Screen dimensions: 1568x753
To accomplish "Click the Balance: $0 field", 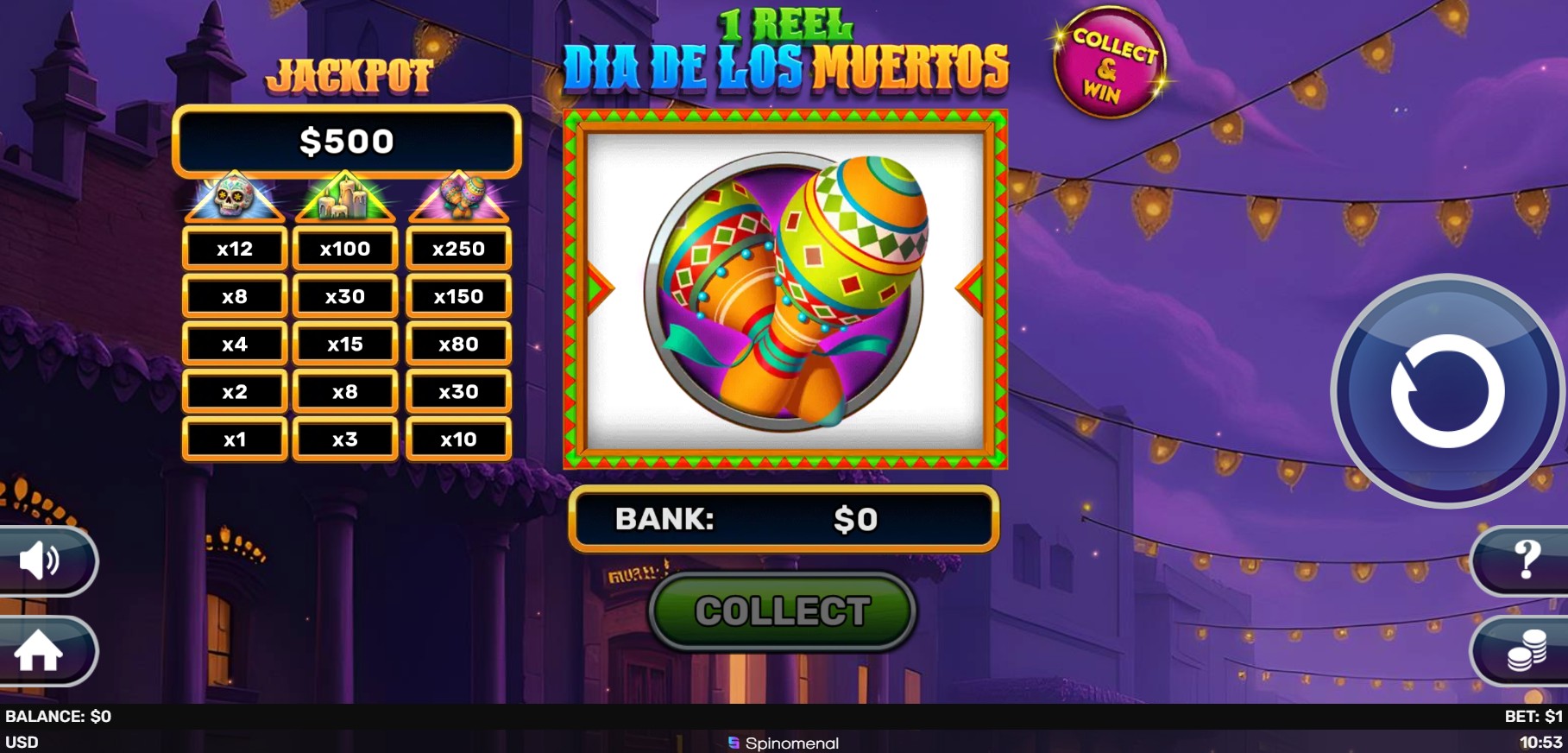I will pyautogui.click(x=57, y=716).
